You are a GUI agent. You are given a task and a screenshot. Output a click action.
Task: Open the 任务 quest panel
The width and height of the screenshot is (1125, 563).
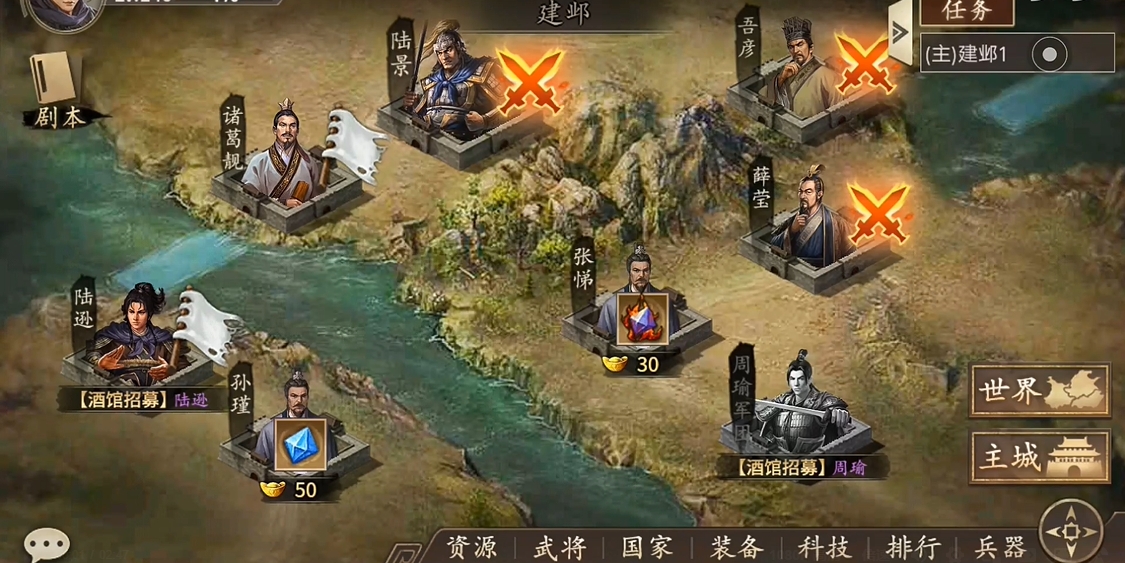(966, 12)
